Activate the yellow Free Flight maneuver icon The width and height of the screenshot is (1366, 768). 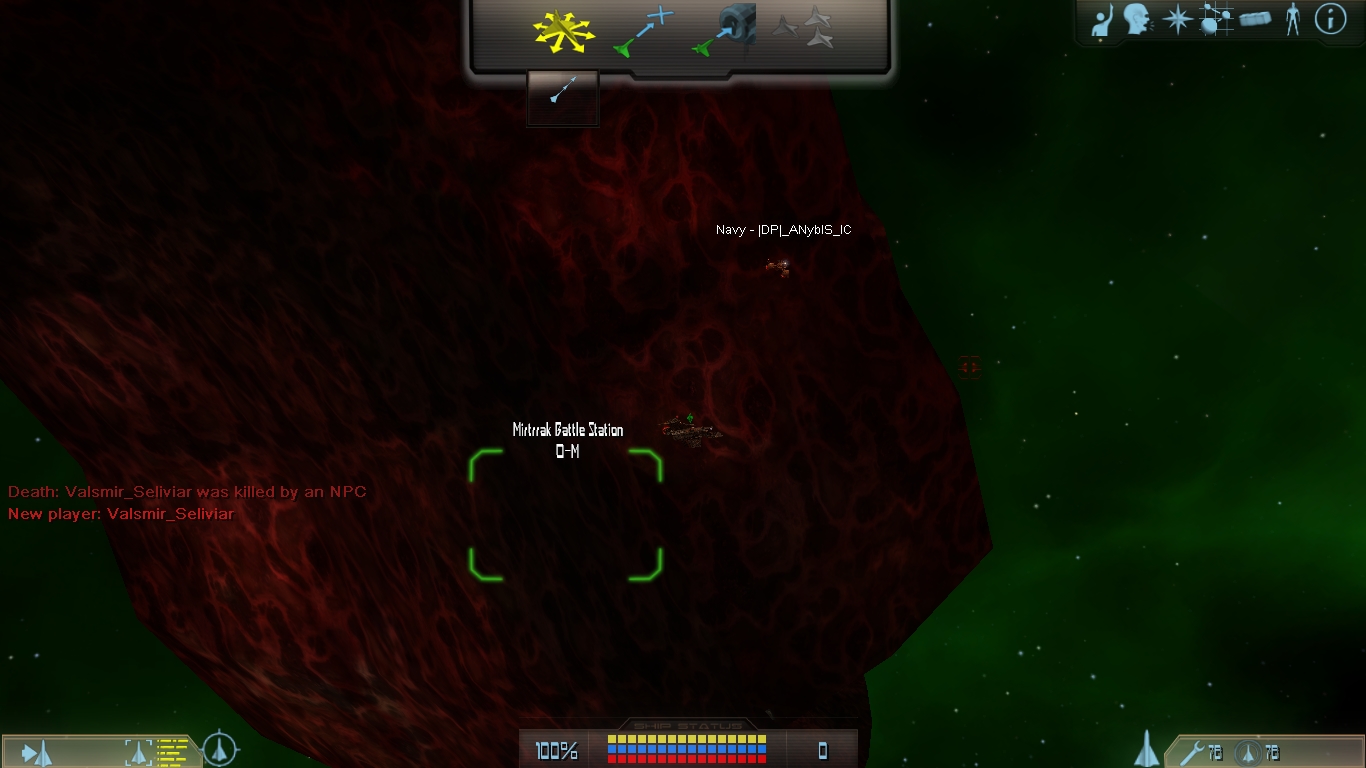click(x=563, y=31)
